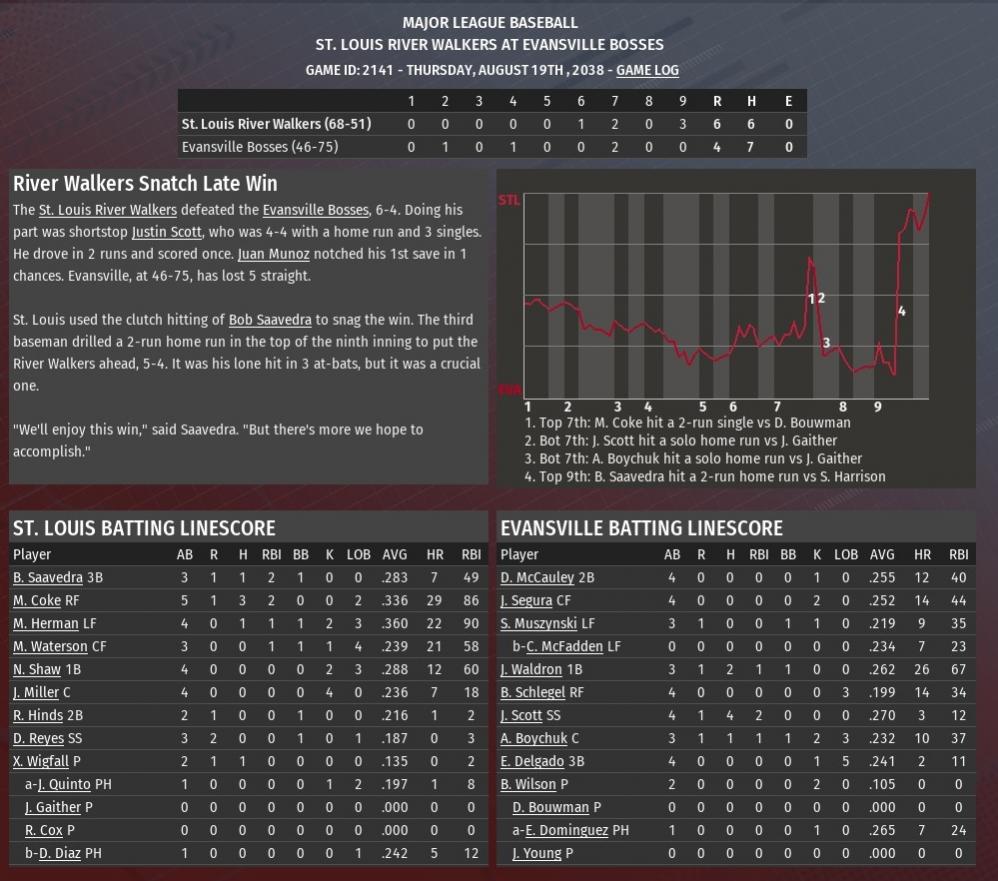Select M. Coke in St. Louis linescore
Screen dimensions: 998x881
37,601
